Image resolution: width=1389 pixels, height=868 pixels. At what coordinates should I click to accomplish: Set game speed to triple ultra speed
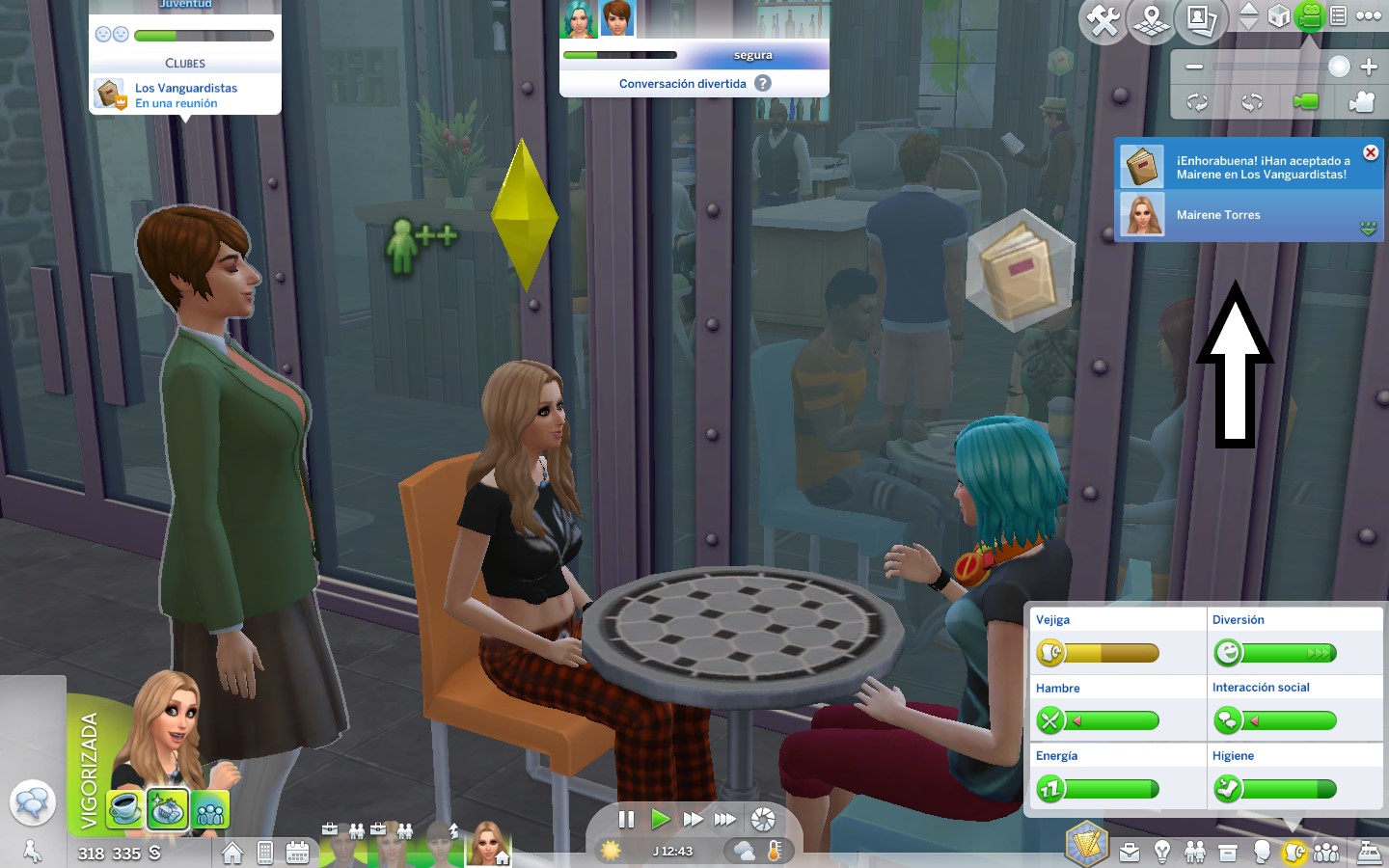pyautogui.click(x=725, y=820)
